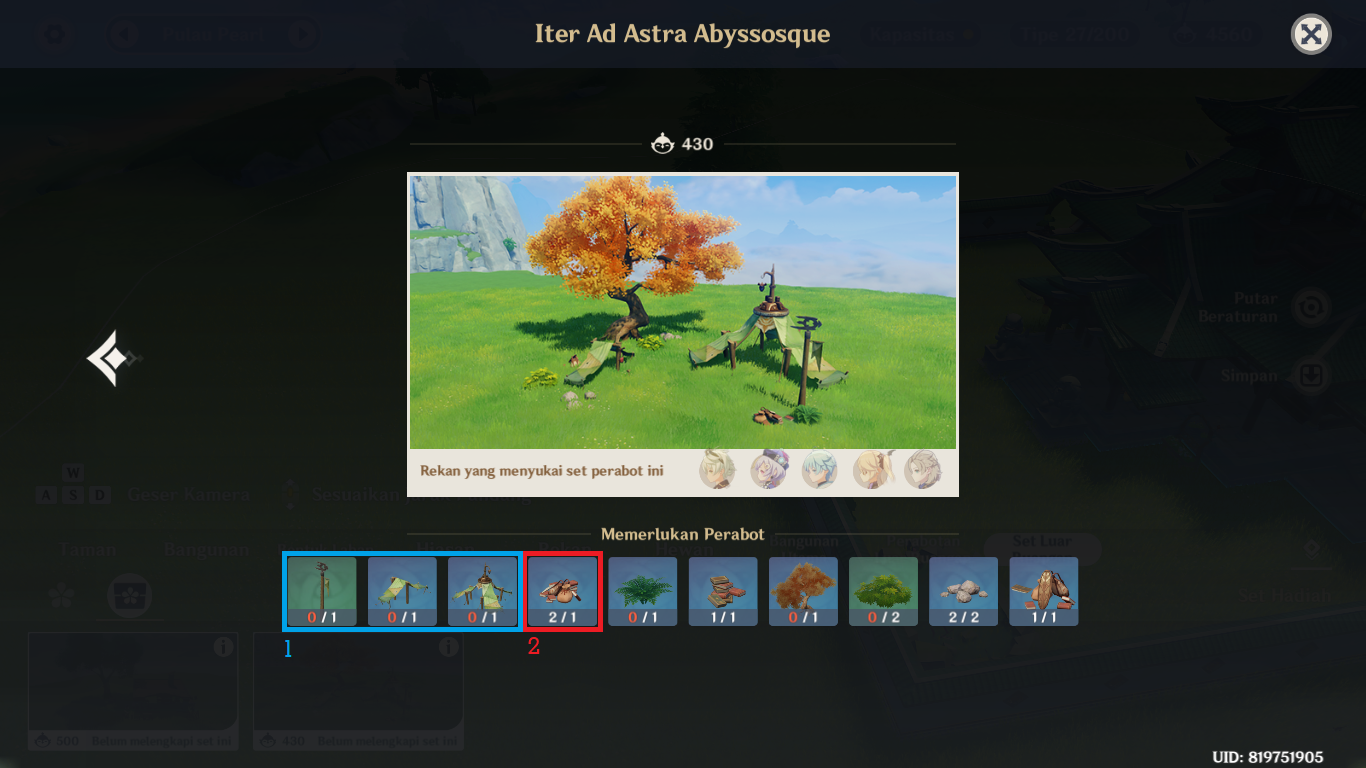Image resolution: width=1366 pixels, height=768 pixels.
Task: Open the Settings gear in the top-left corner
Action: pyautogui.click(x=55, y=33)
